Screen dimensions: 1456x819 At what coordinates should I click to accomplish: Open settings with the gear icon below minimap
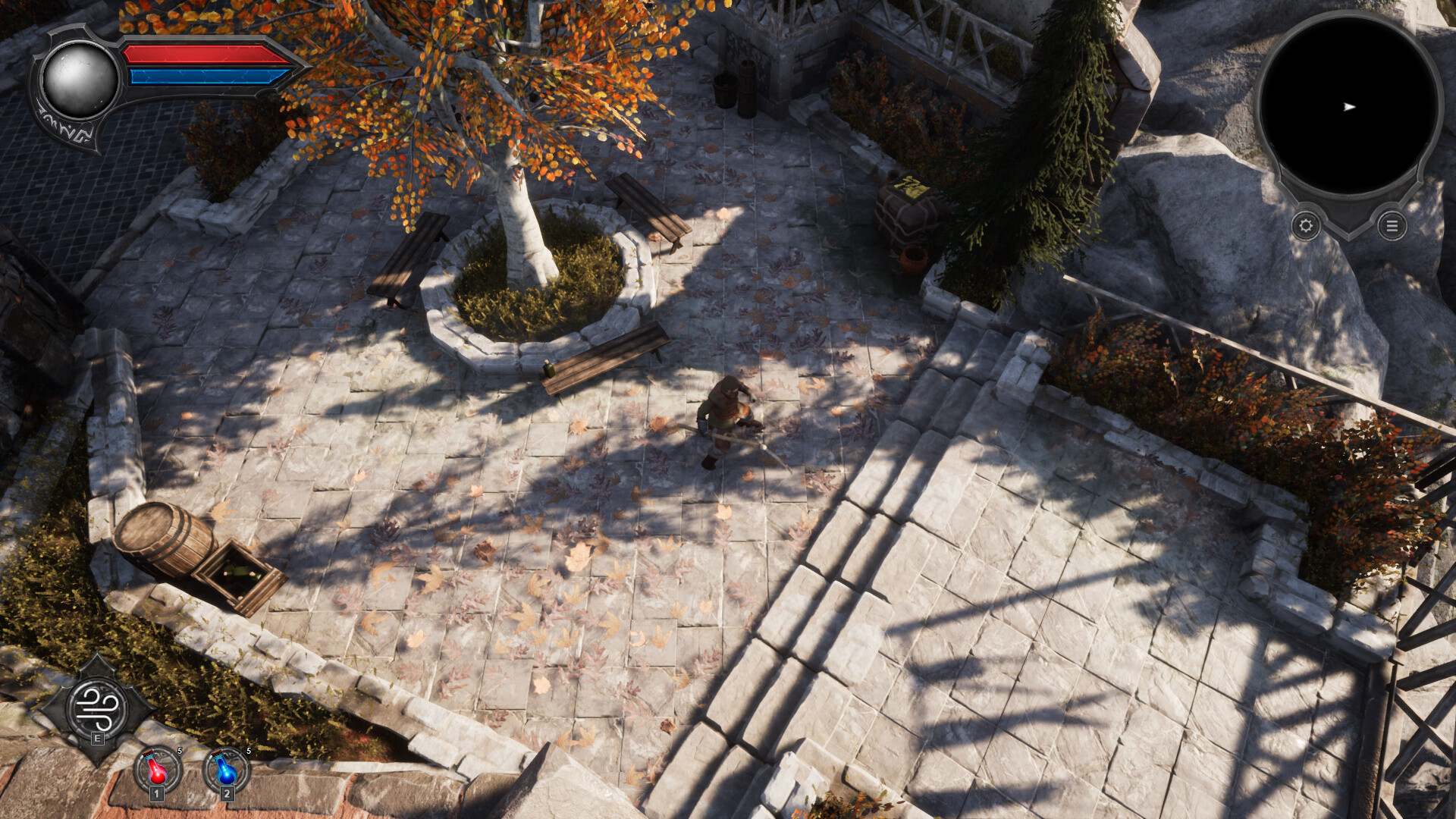[x=1305, y=226]
